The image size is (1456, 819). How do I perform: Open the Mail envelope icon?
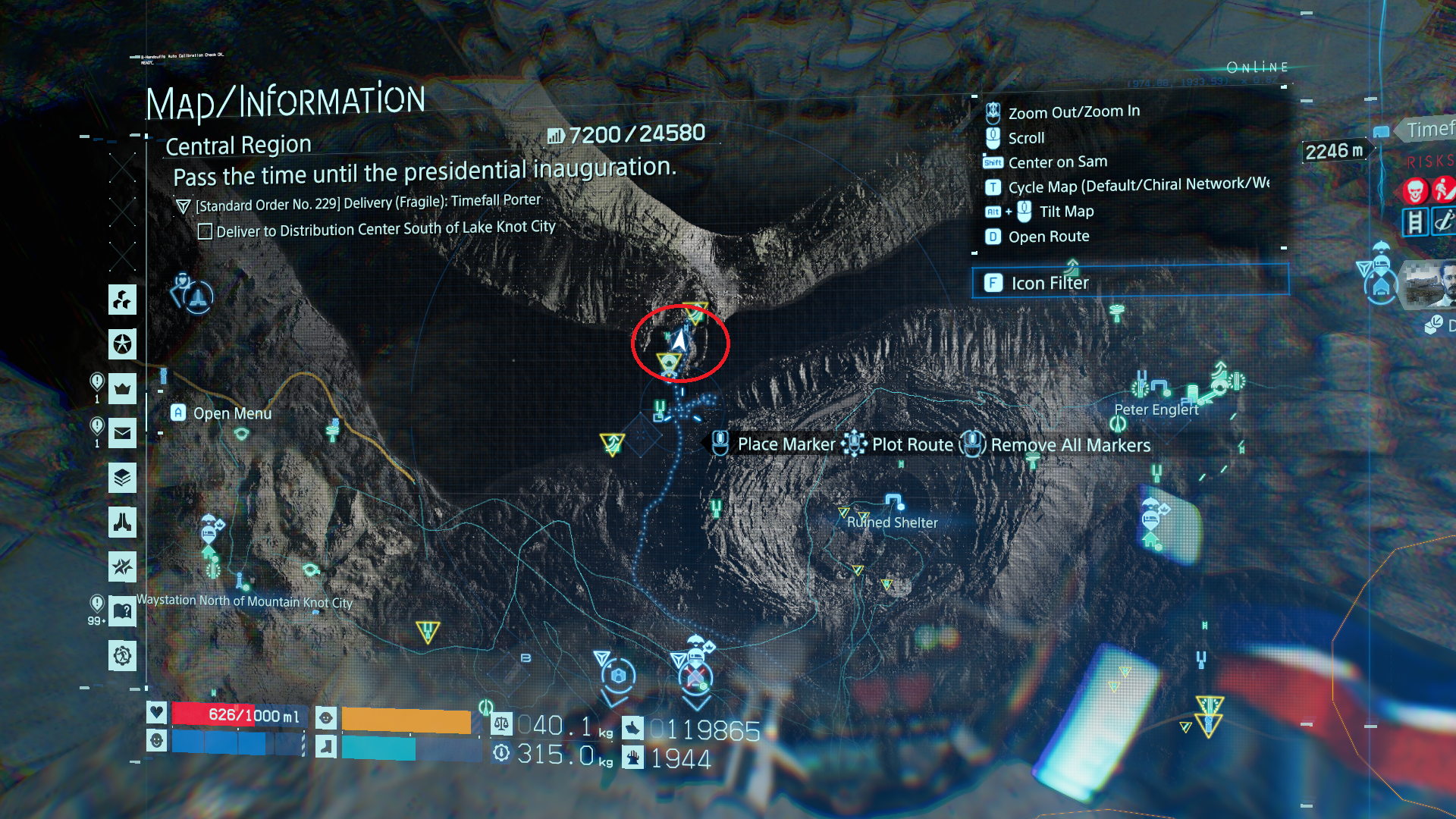(122, 434)
